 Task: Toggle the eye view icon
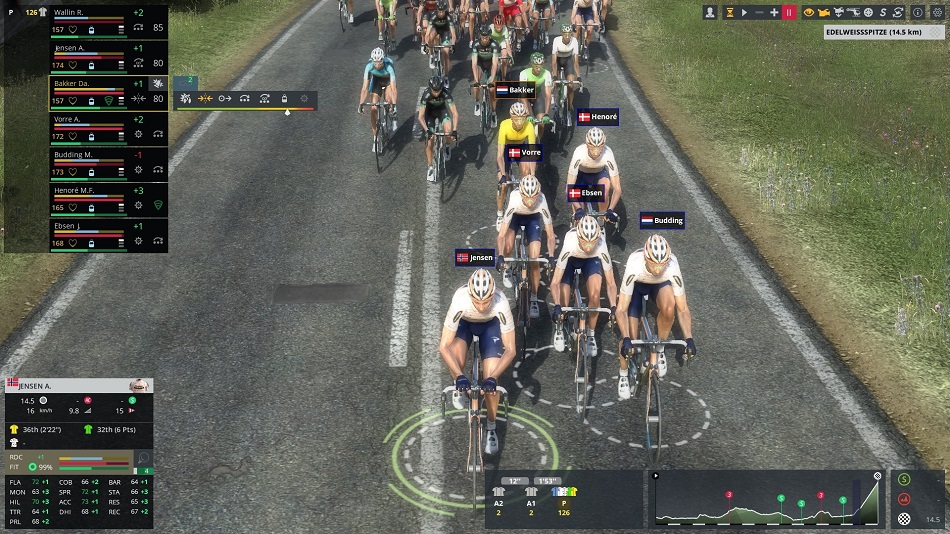809,12
